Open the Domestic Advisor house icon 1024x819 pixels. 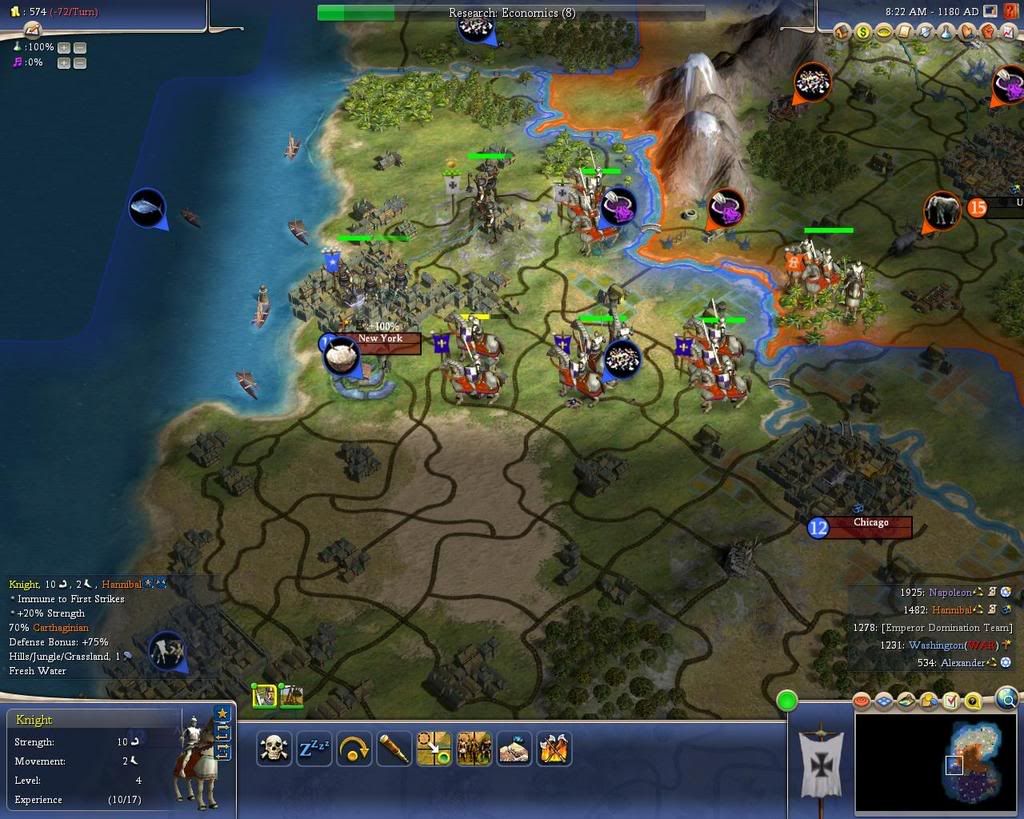(x=843, y=33)
